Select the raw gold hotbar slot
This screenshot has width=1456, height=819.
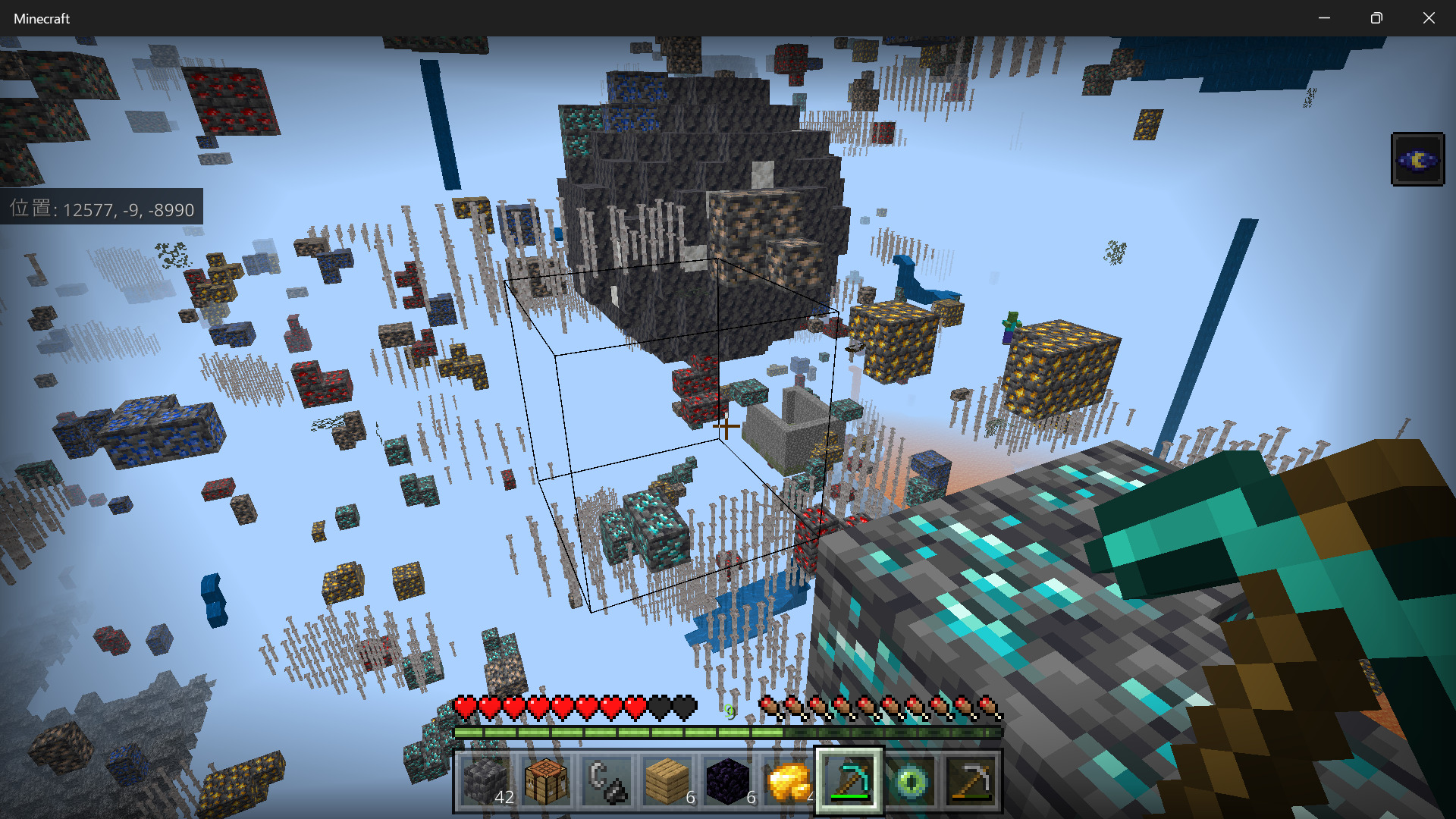tap(789, 781)
